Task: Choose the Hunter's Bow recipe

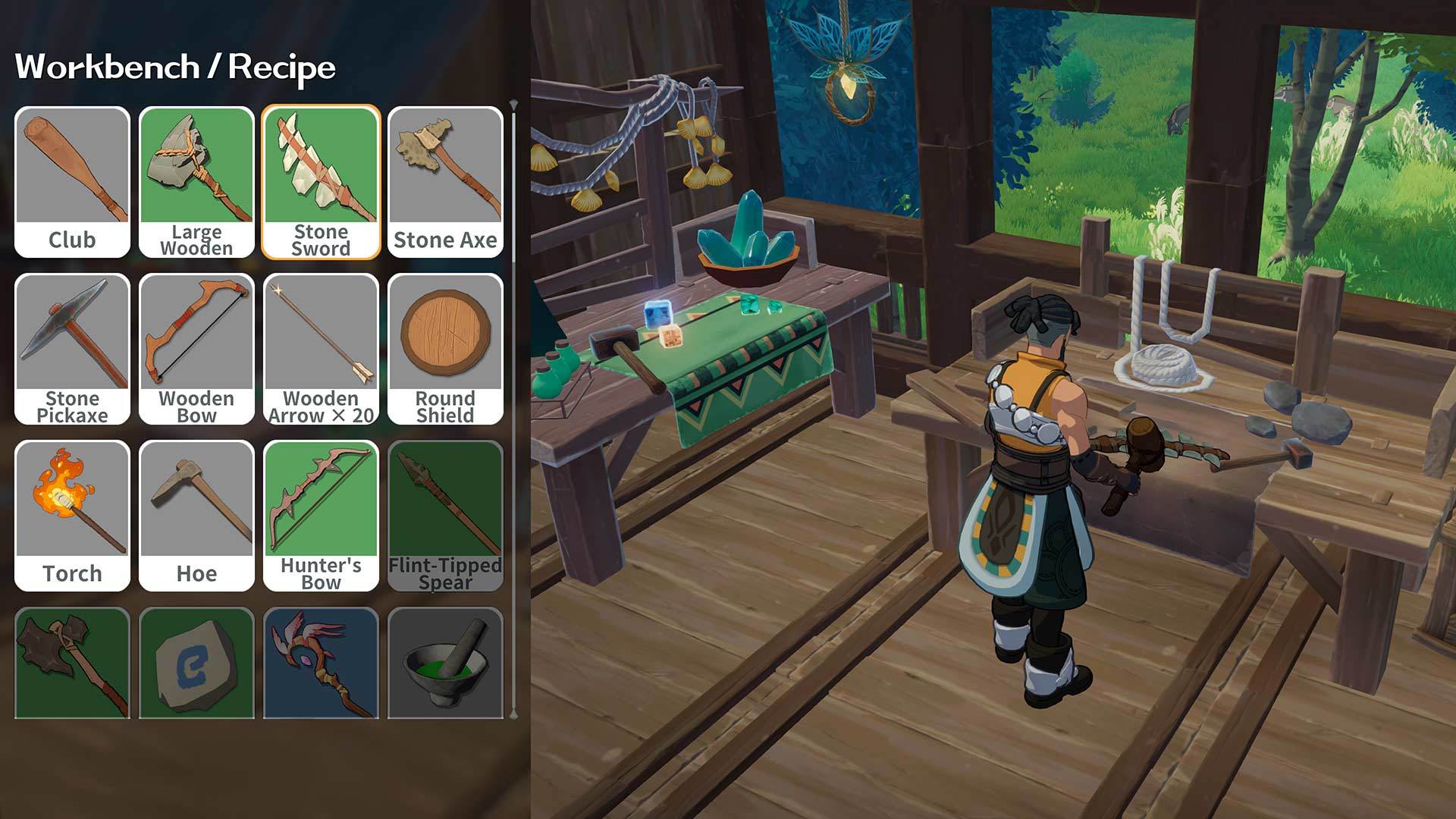Action: (322, 500)
